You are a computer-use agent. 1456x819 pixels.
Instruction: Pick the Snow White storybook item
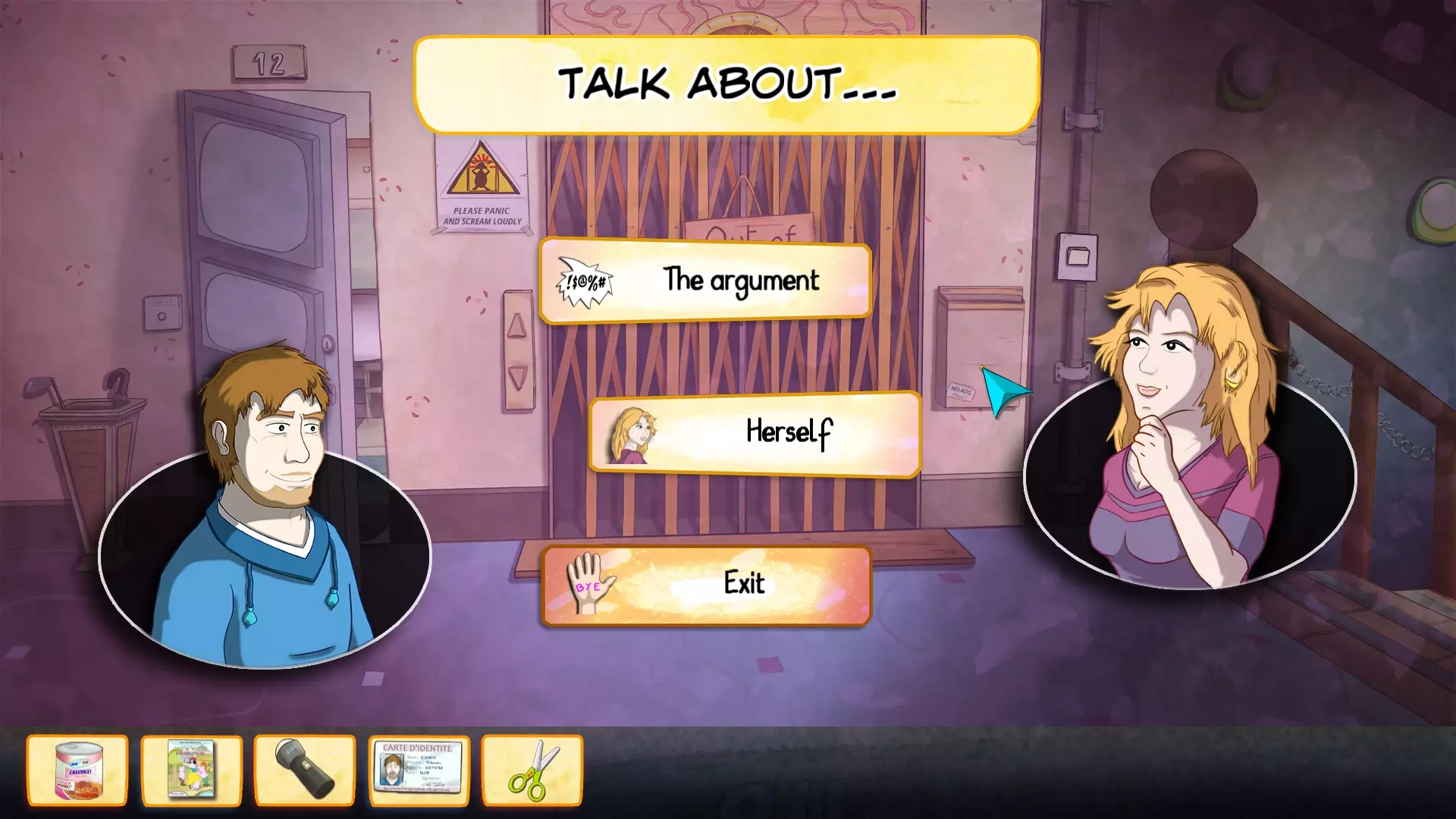191,770
